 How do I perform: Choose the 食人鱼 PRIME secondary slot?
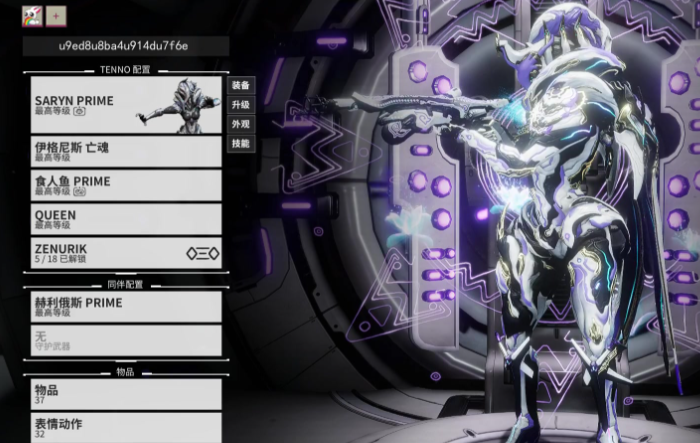tap(126, 185)
